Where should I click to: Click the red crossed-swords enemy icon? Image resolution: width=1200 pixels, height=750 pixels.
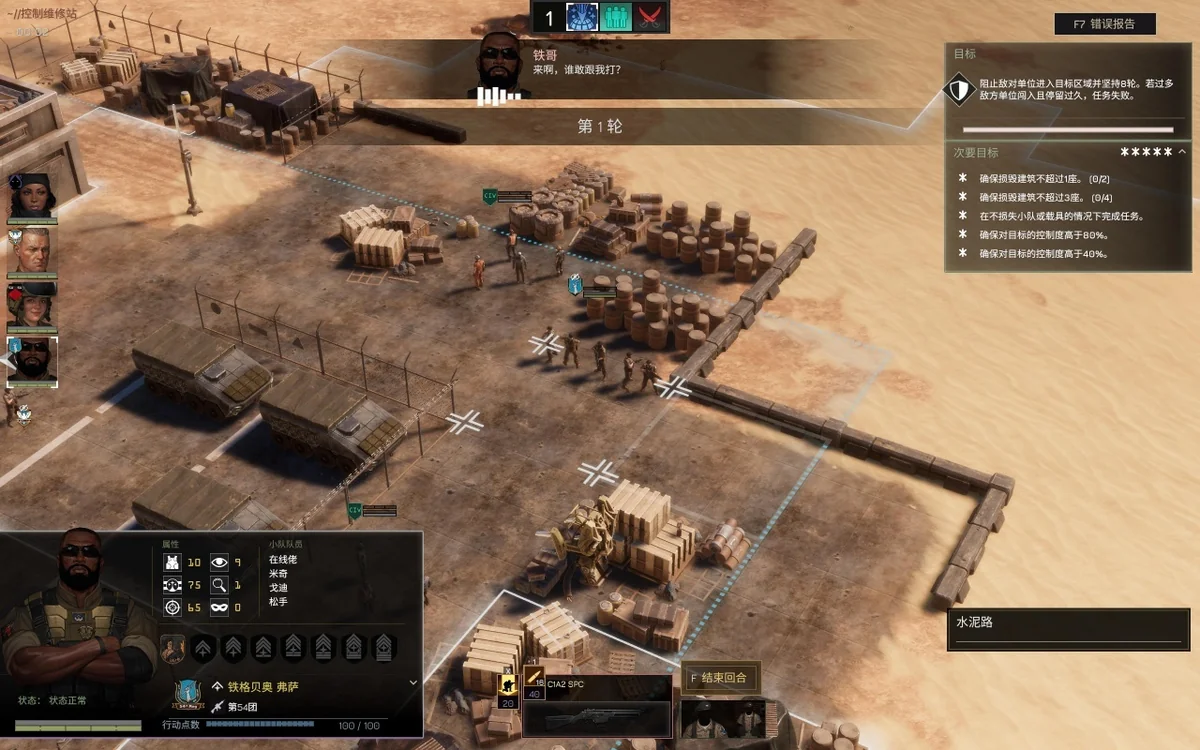pyautogui.click(x=651, y=17)
